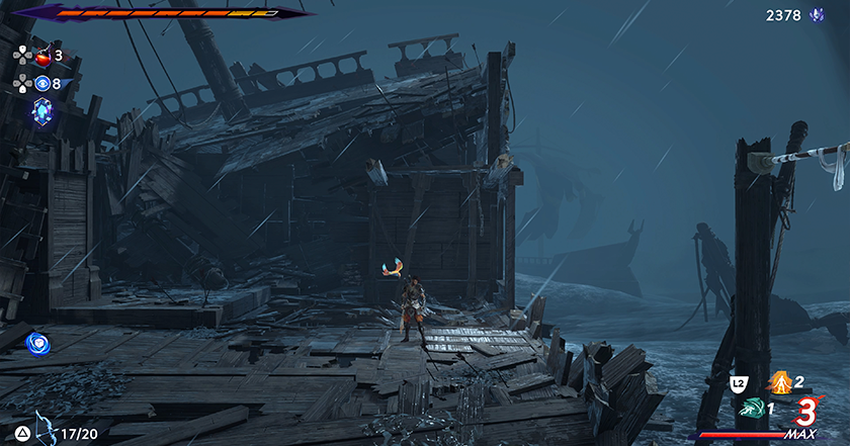Use the red healing potion icon
Screen dimensions: 850x446
(43, 57)
